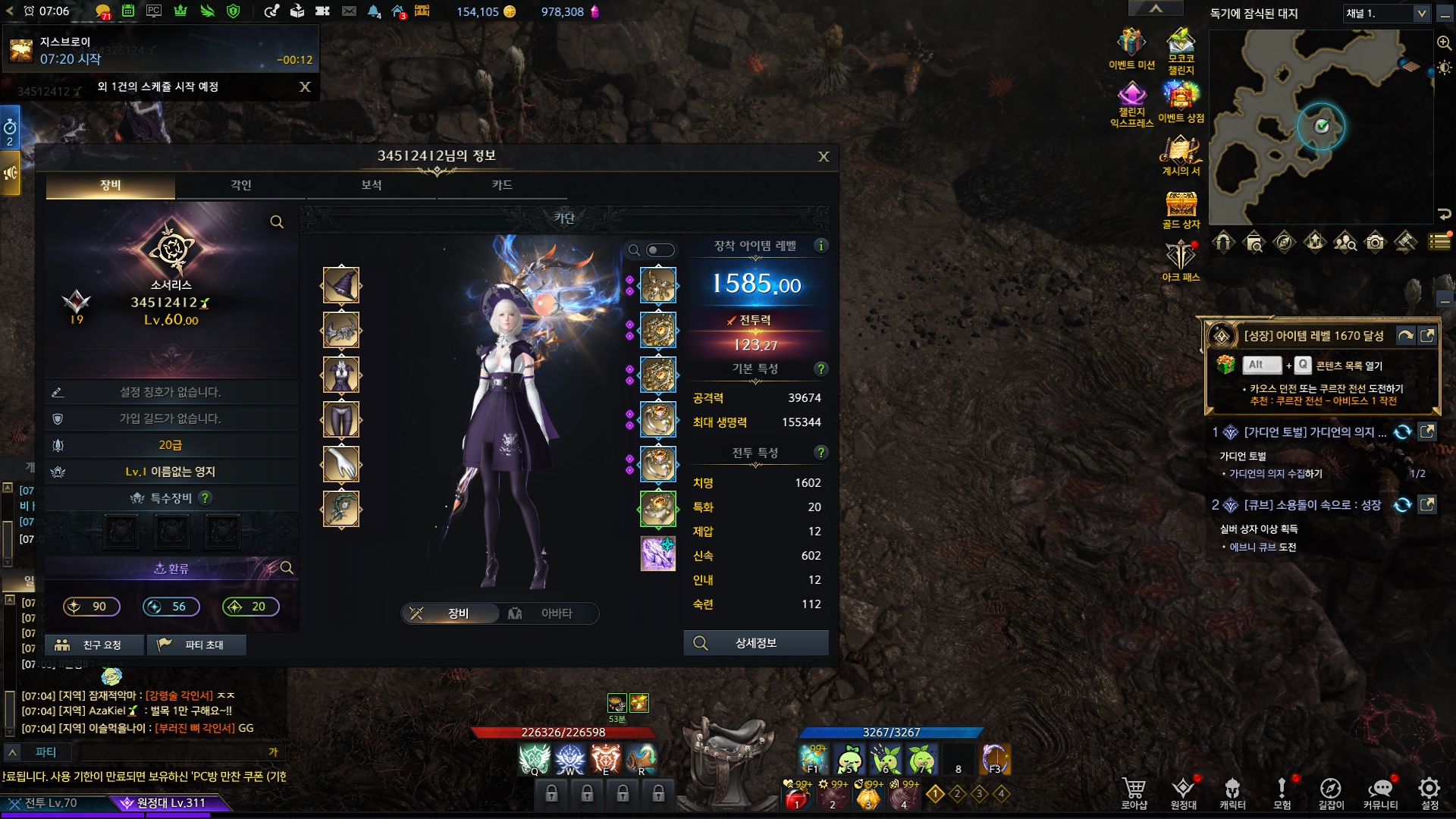The width and height of the screenshot is (1456, 819).
Task: Dismiss the 지스브로이 schedule notification
Action: pos(305,87)
